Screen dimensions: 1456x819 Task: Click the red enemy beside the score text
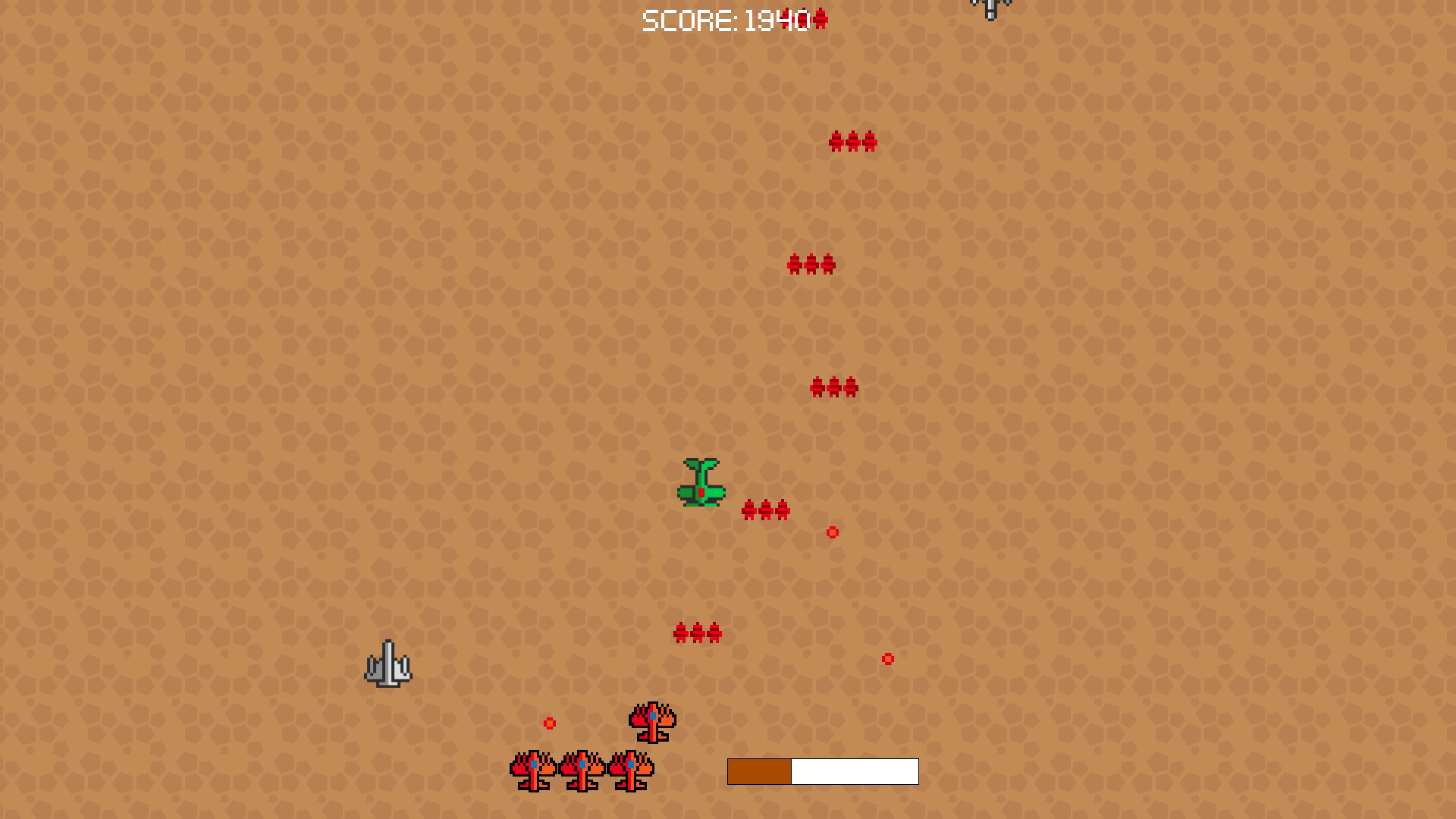[x=821, y=20]
